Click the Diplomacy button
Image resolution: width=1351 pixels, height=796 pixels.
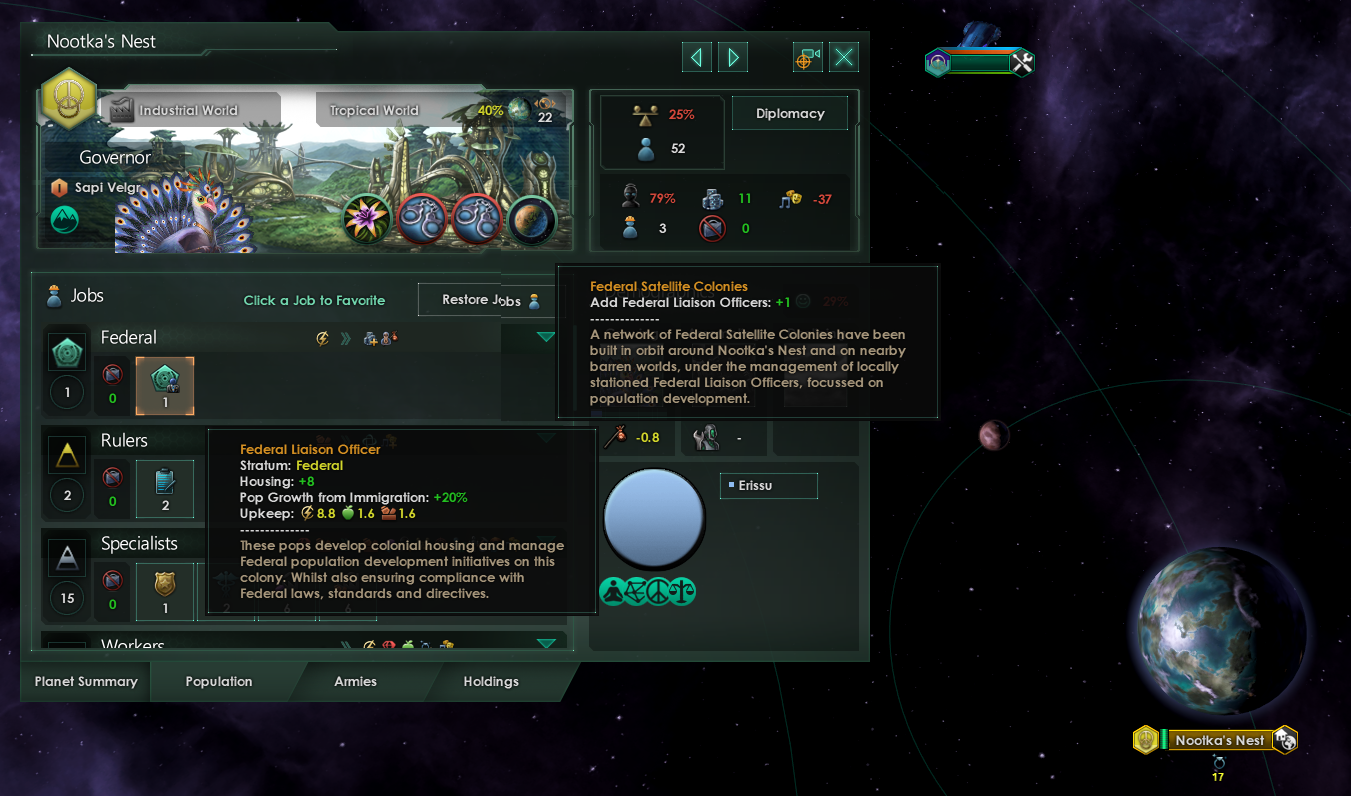[789, 112]
